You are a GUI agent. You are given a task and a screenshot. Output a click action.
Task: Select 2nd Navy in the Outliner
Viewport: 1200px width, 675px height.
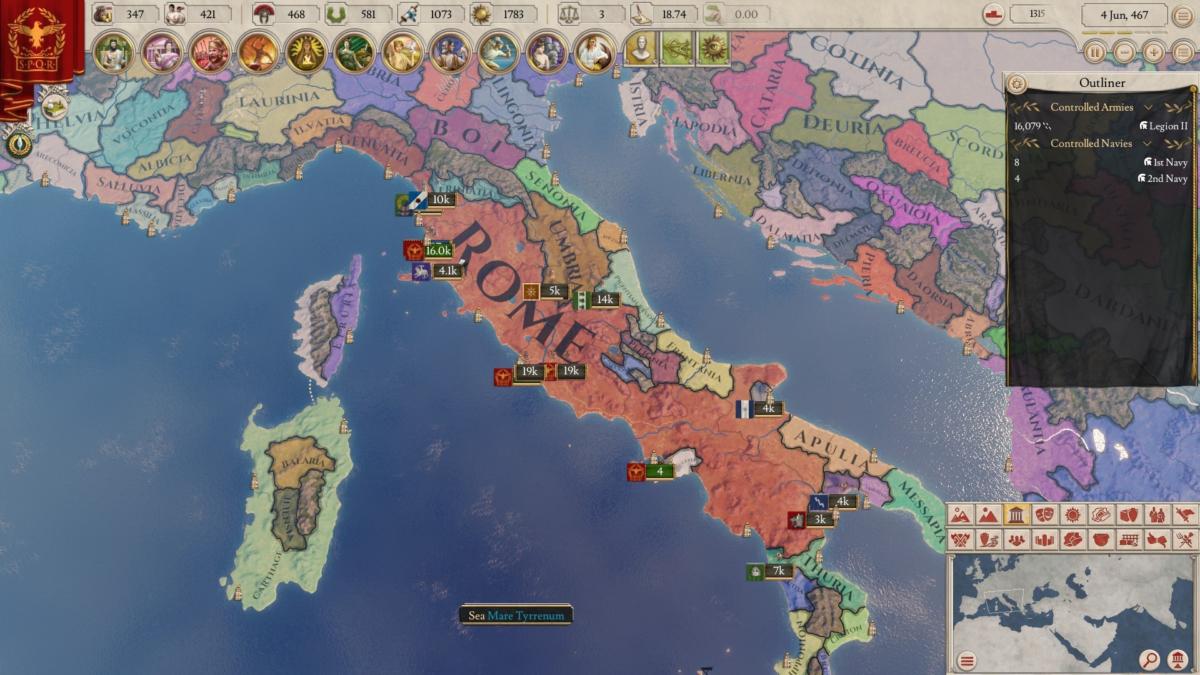point(1165,179)
